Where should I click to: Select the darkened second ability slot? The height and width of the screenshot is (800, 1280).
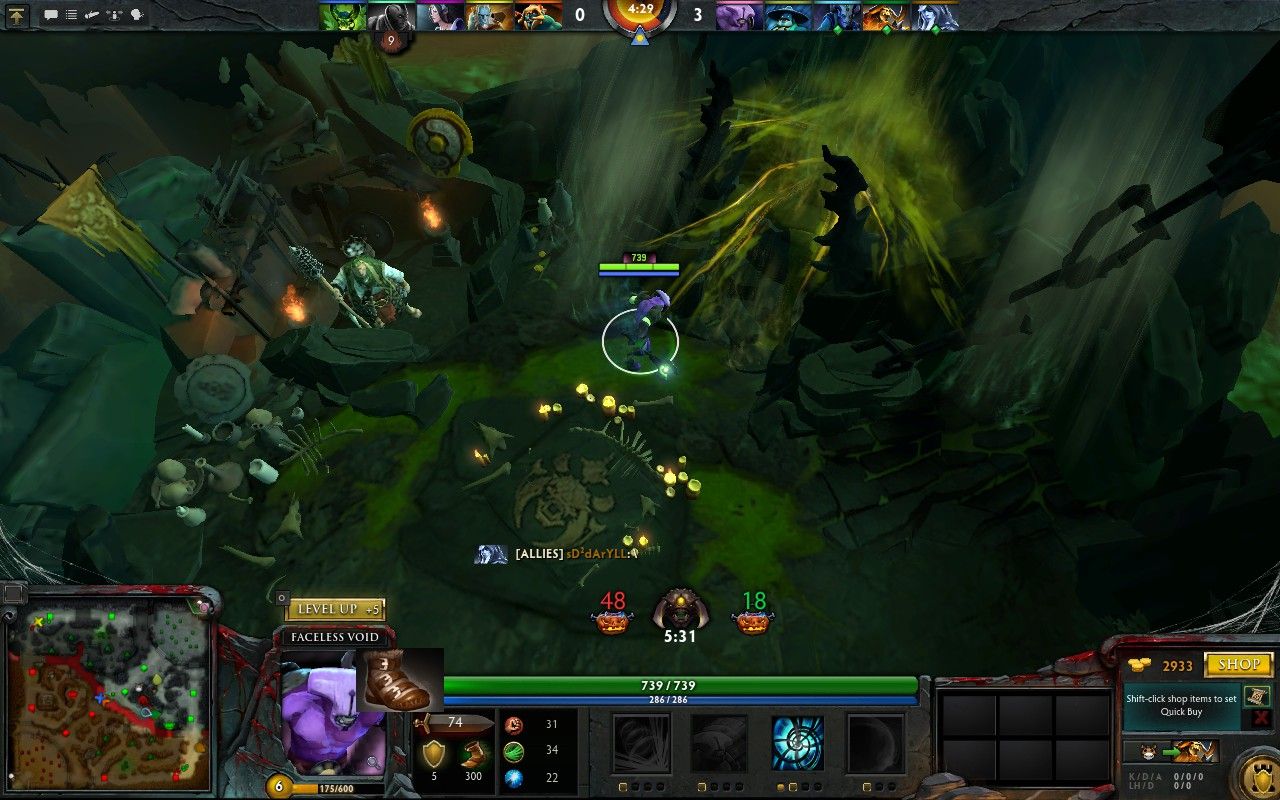click(718, 742)
